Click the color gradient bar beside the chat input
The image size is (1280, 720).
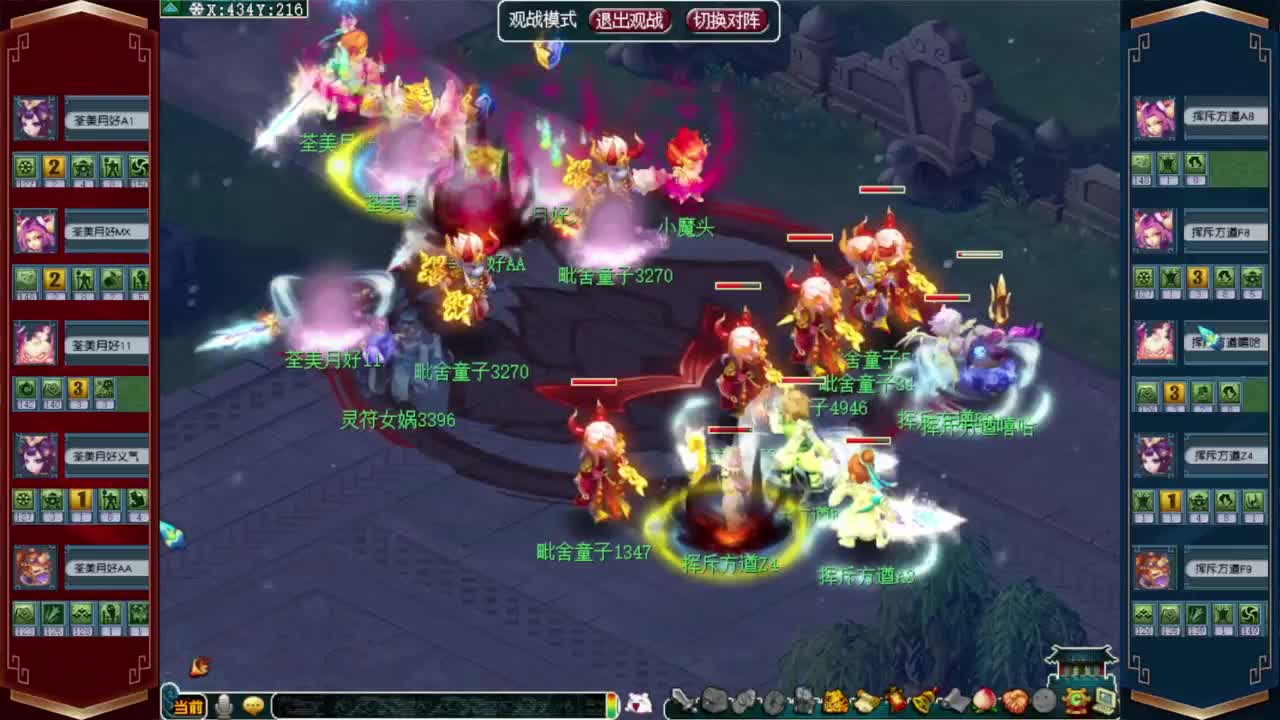(x=611, y=703)
